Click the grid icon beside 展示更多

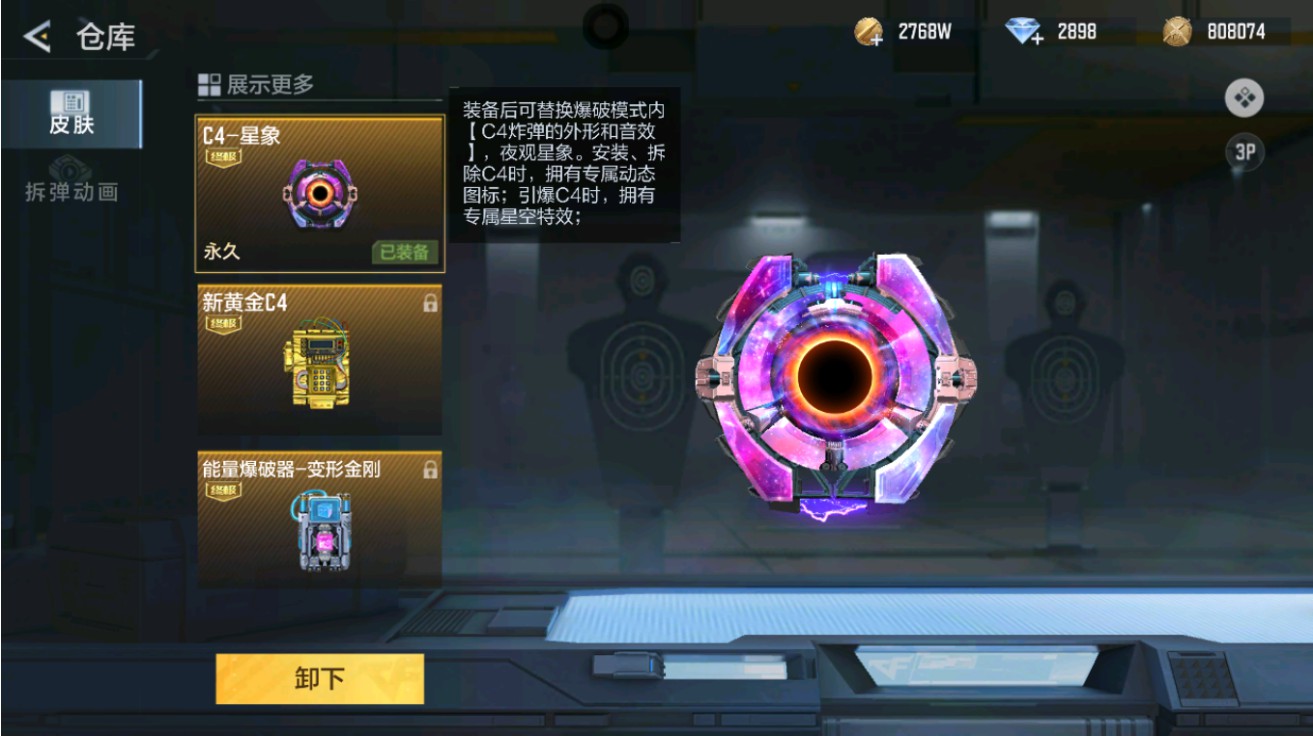210,86
